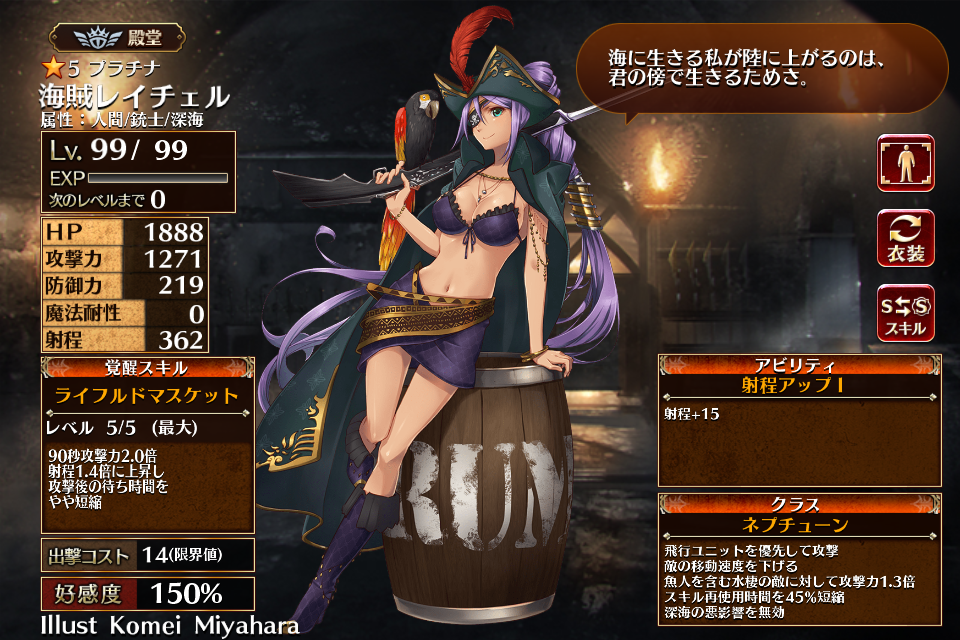The height and width of the screenshot is (640, 960).
Task: Change costume with the 衣装 button
Action: pyautogui.click(x=906, y=238)
